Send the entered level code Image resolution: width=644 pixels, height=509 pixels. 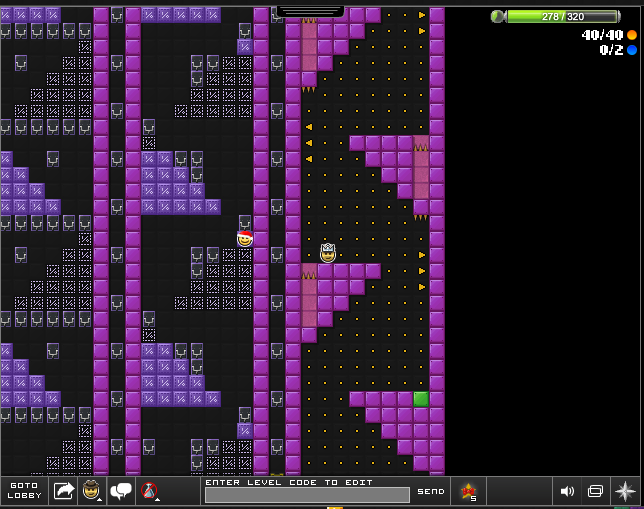pyautogui.click(x=431, y=491)
